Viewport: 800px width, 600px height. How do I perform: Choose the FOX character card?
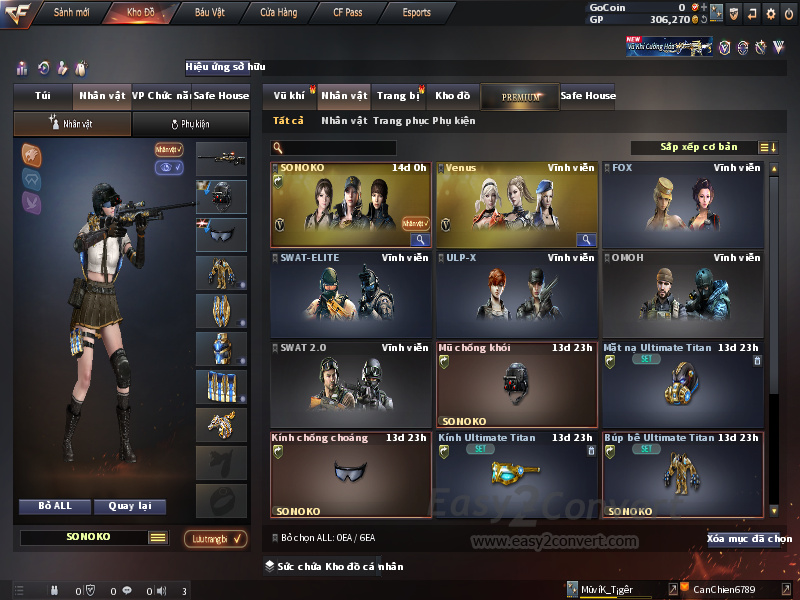(682, 205)
